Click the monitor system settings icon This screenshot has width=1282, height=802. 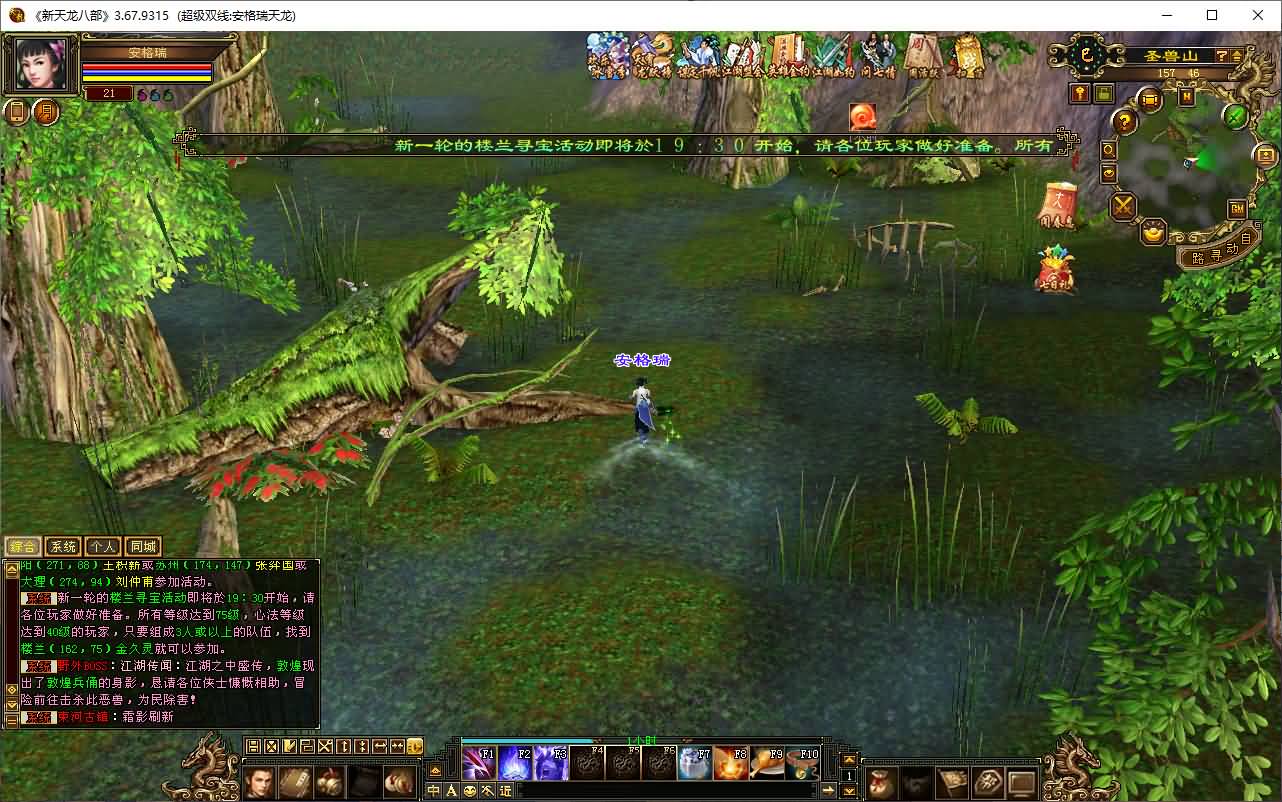point(1022,782)
